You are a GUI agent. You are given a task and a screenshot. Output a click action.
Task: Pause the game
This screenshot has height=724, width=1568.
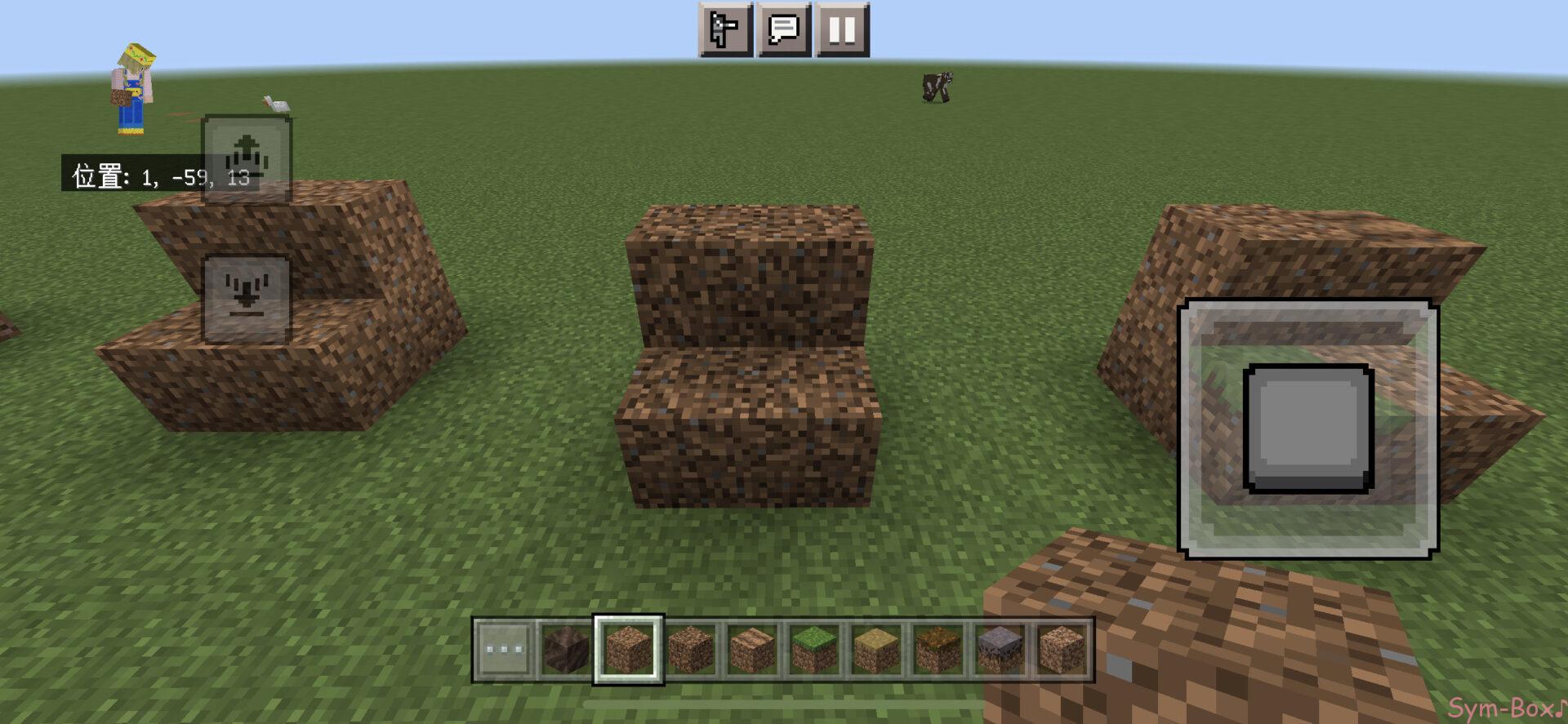(842, 30)
